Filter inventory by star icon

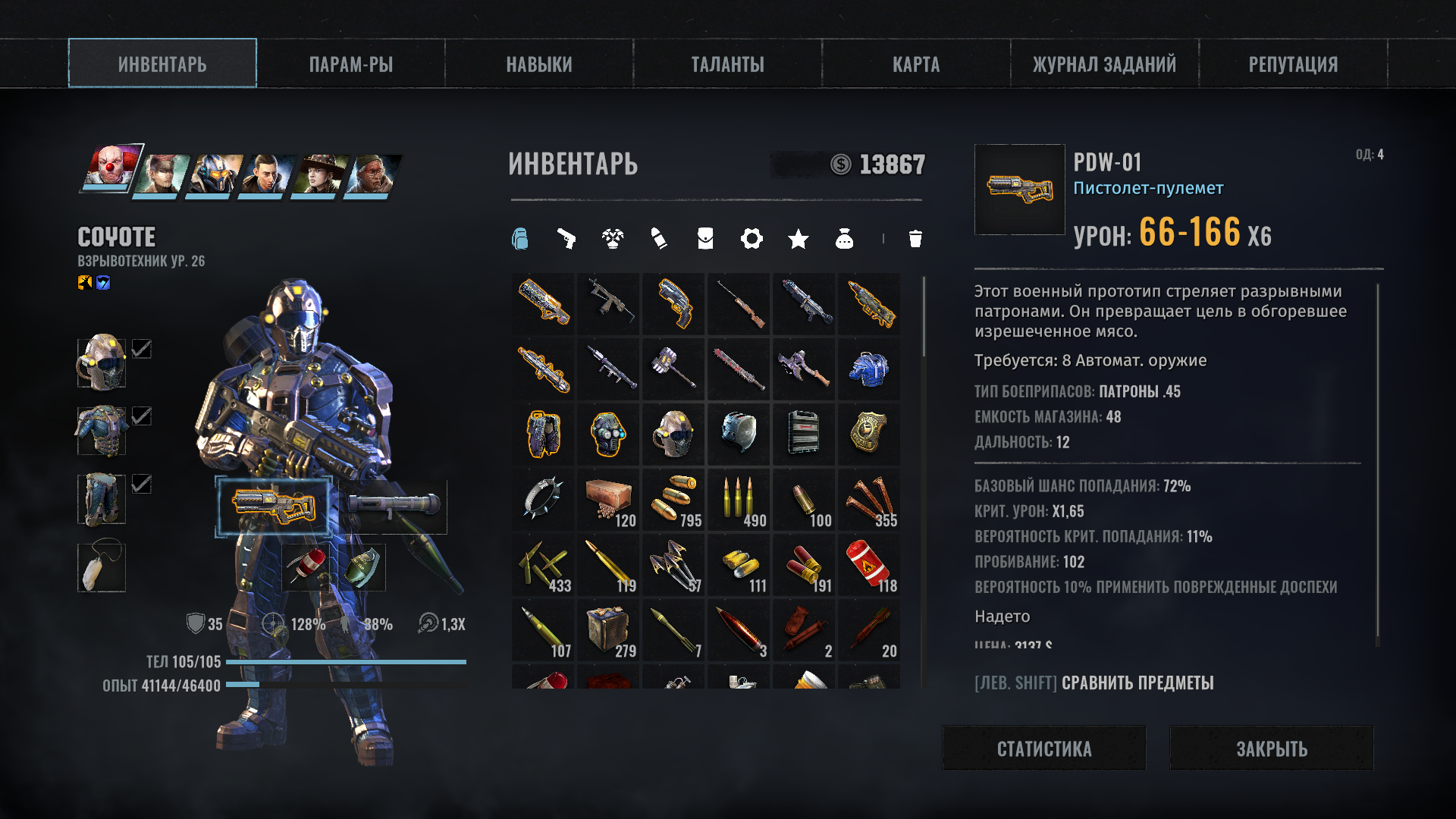coord(798,240)
